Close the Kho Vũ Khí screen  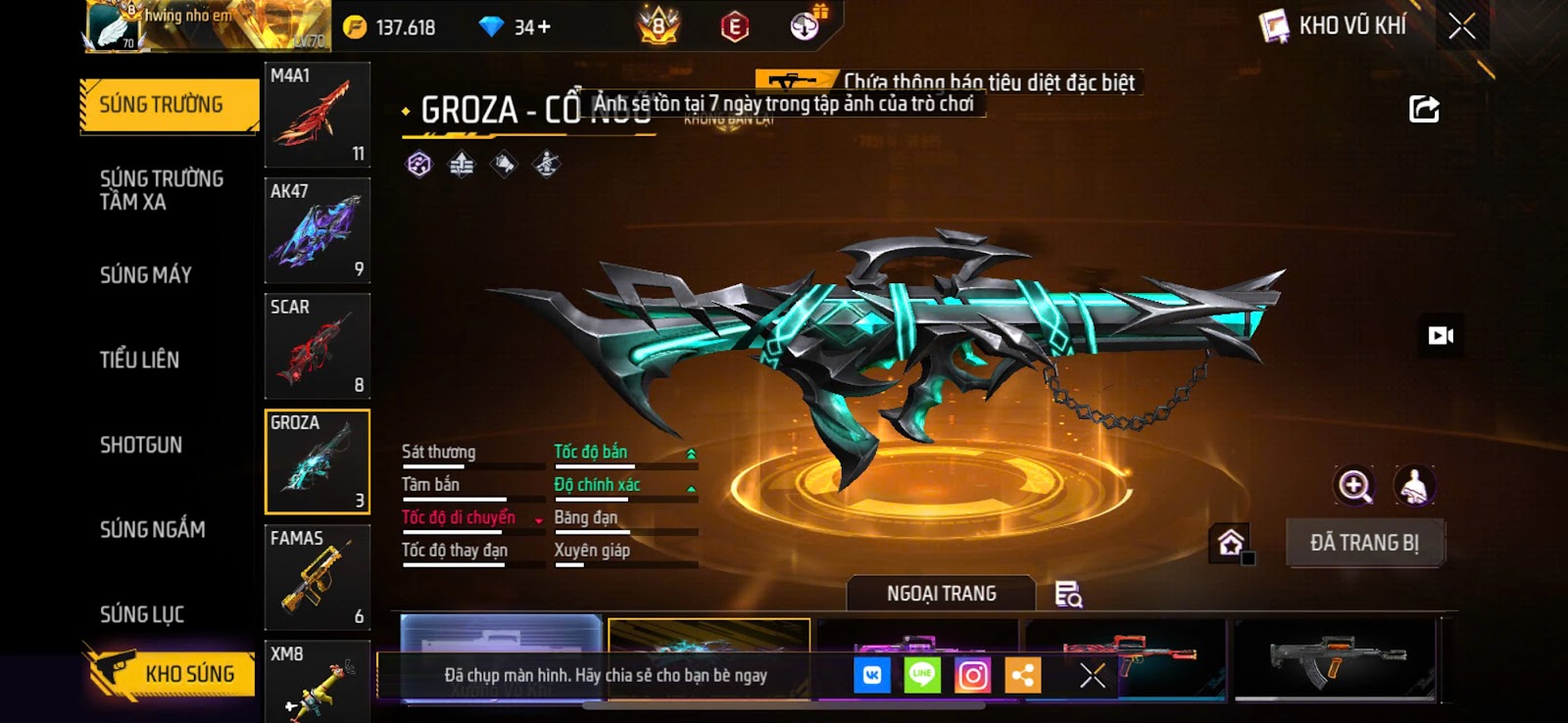1461,26
